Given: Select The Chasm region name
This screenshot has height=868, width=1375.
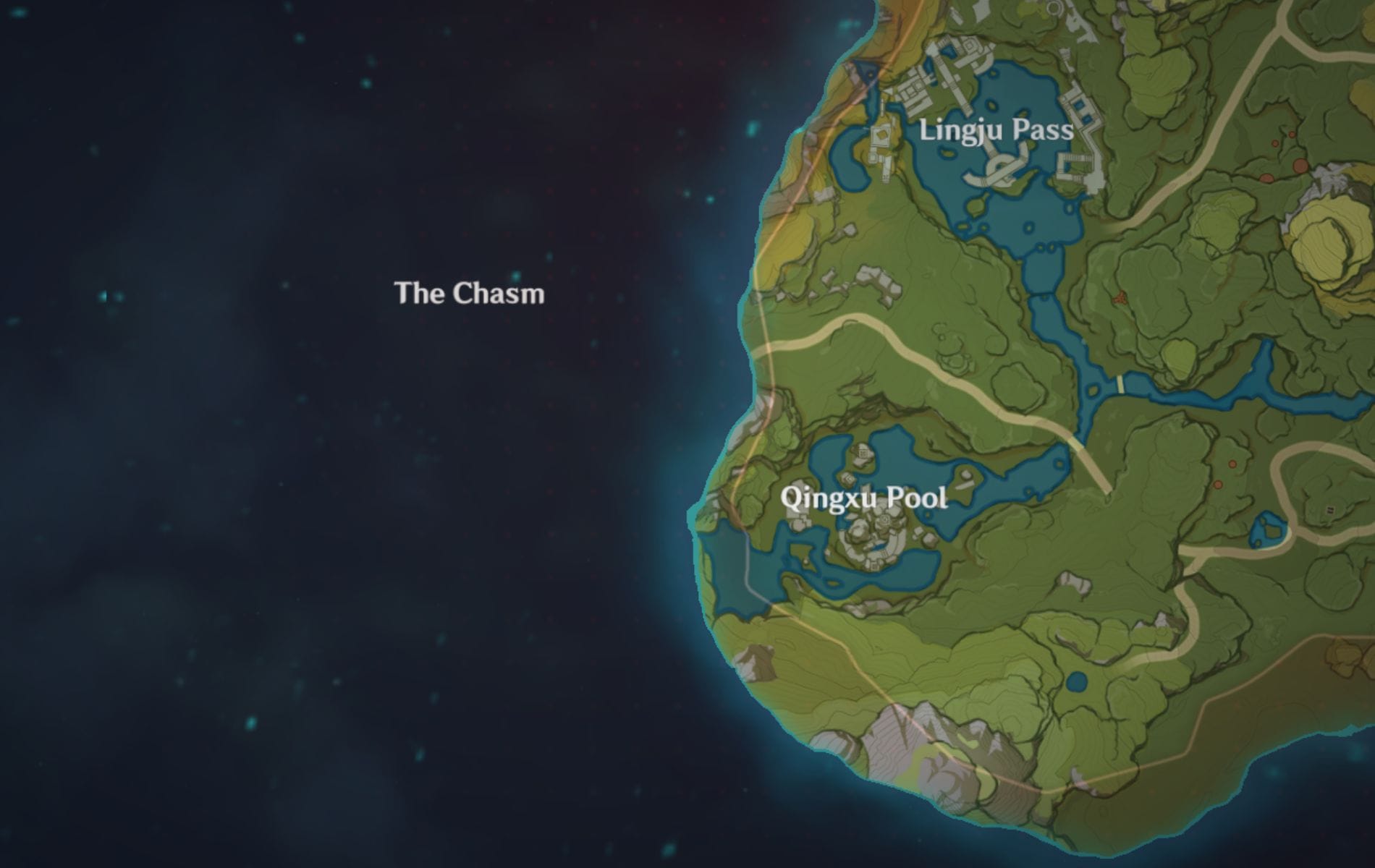Looking at the screenshot, I should click(470, 294).
